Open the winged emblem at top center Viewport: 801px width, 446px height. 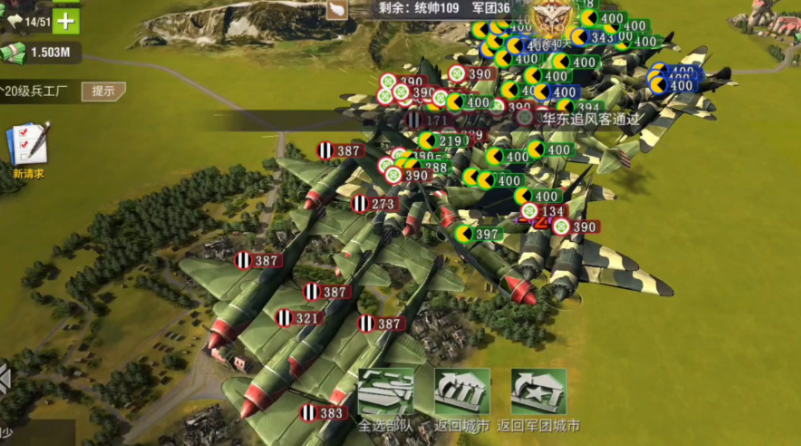548,19
